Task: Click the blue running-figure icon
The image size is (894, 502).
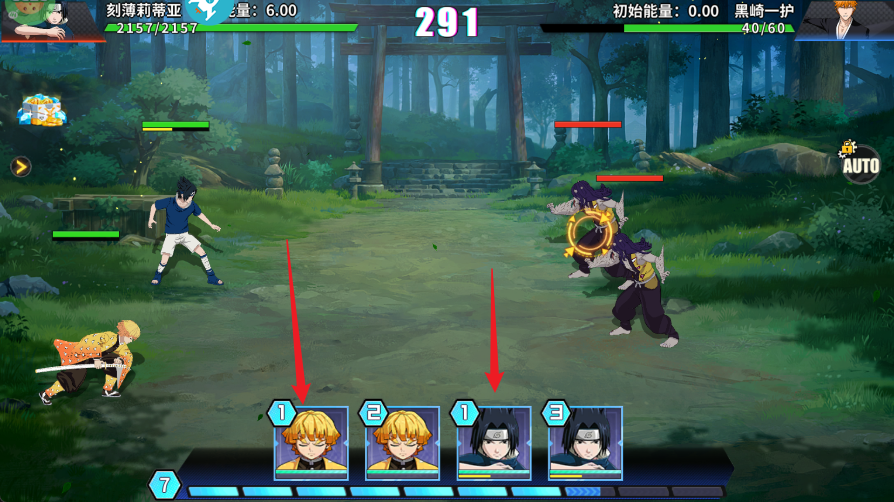Action: coord(208,12)
